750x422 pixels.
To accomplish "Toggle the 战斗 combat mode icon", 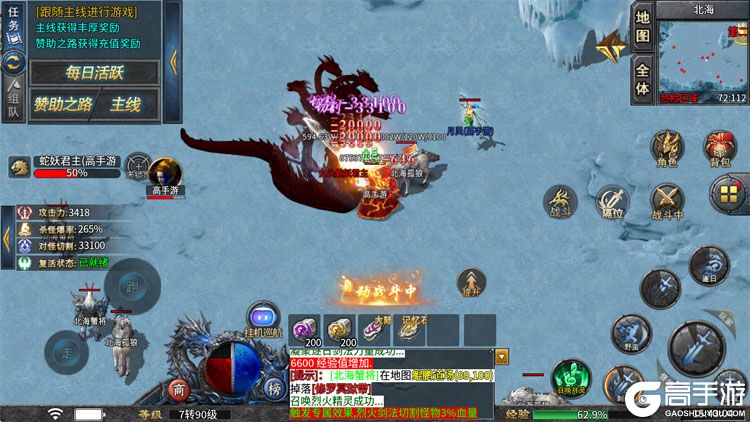I will click(559, 201).
